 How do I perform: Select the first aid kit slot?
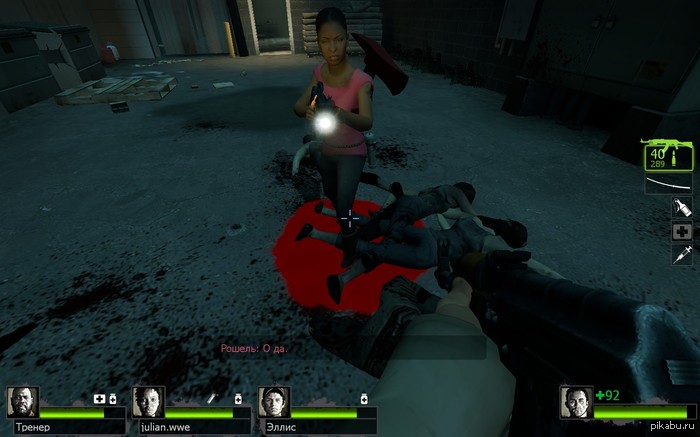682,231
